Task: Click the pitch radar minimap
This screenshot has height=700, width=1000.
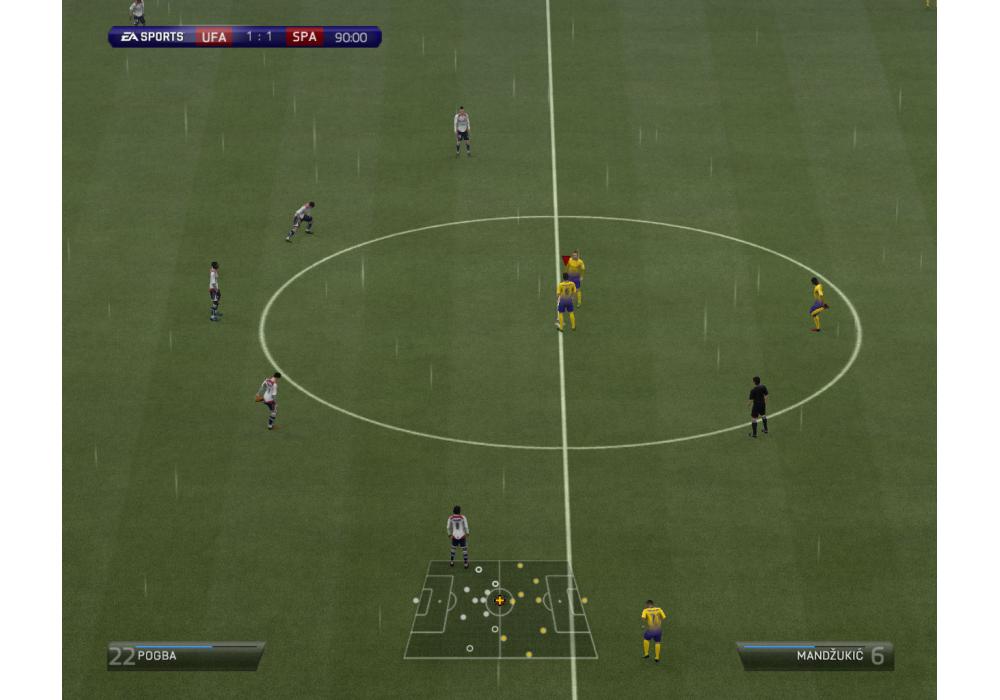Action: (x=500, y=608)
